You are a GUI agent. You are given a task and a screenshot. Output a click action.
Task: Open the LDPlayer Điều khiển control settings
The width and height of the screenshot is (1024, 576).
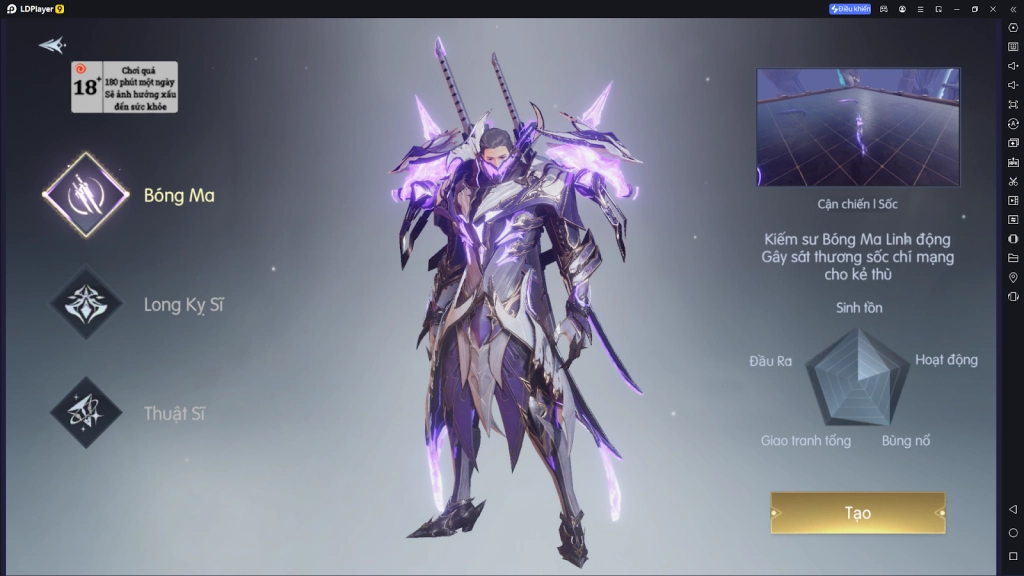[x=850, y=9]
